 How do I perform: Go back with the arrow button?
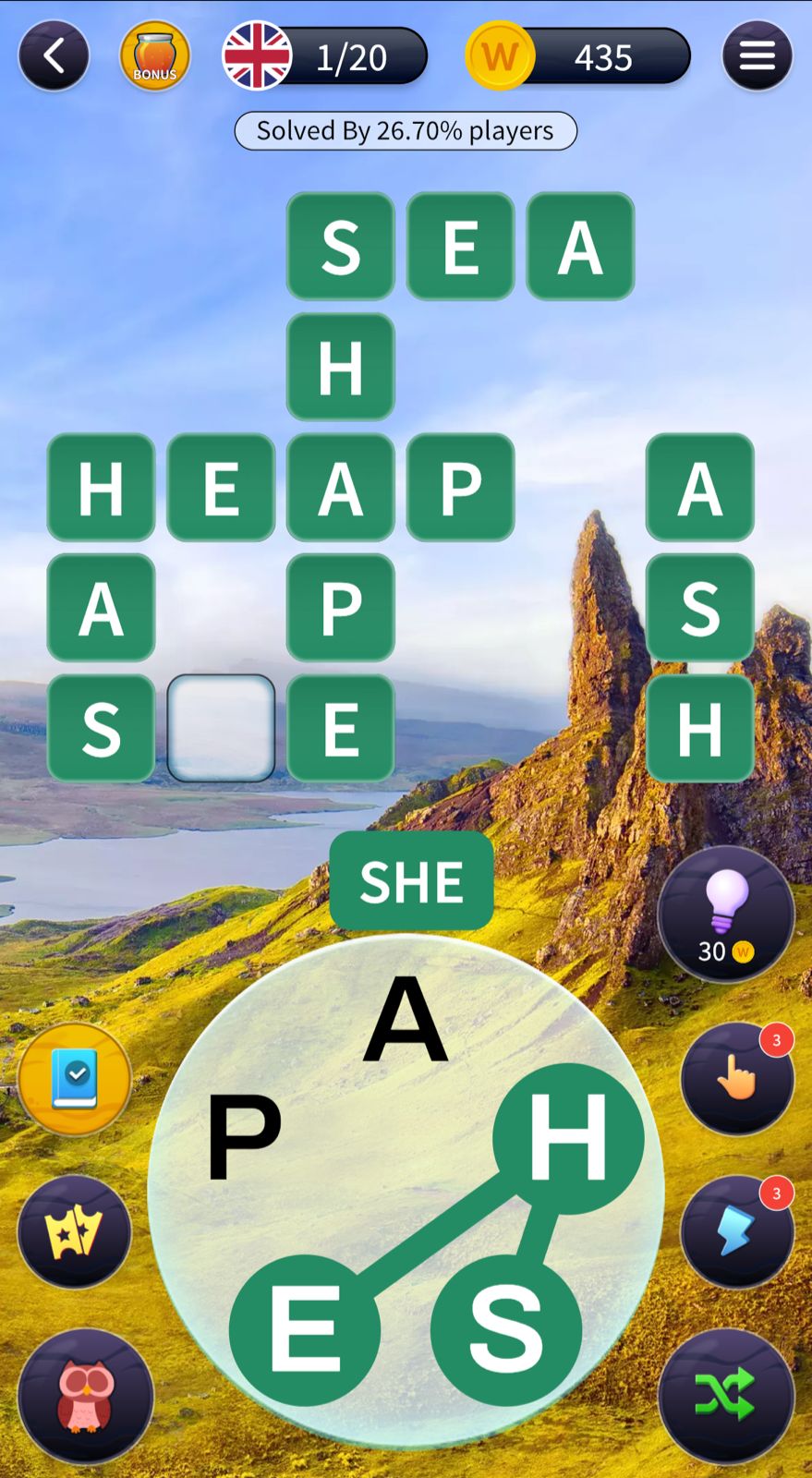[54, 56]
